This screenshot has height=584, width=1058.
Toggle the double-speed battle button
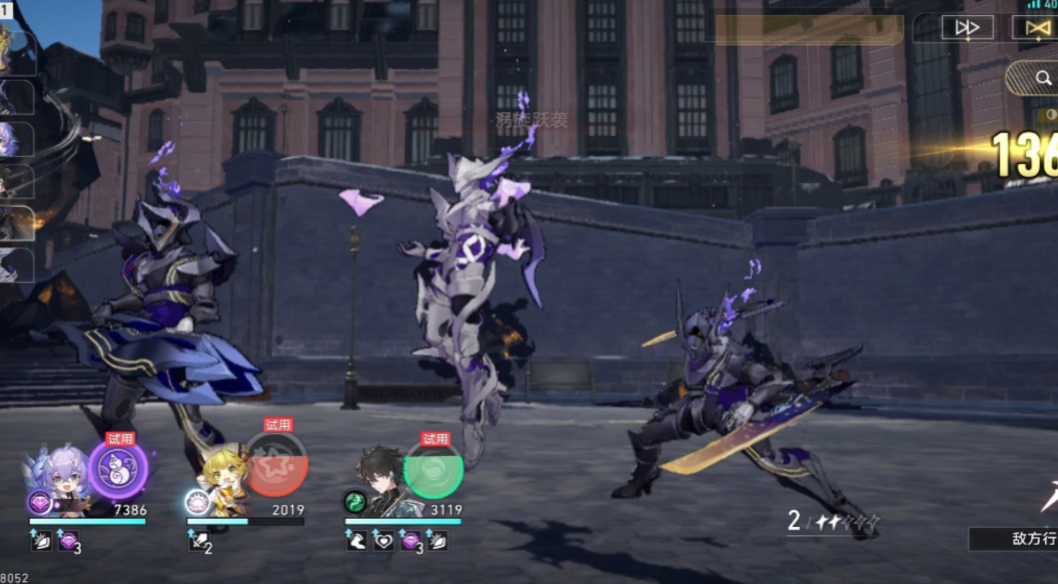(967, 28)
